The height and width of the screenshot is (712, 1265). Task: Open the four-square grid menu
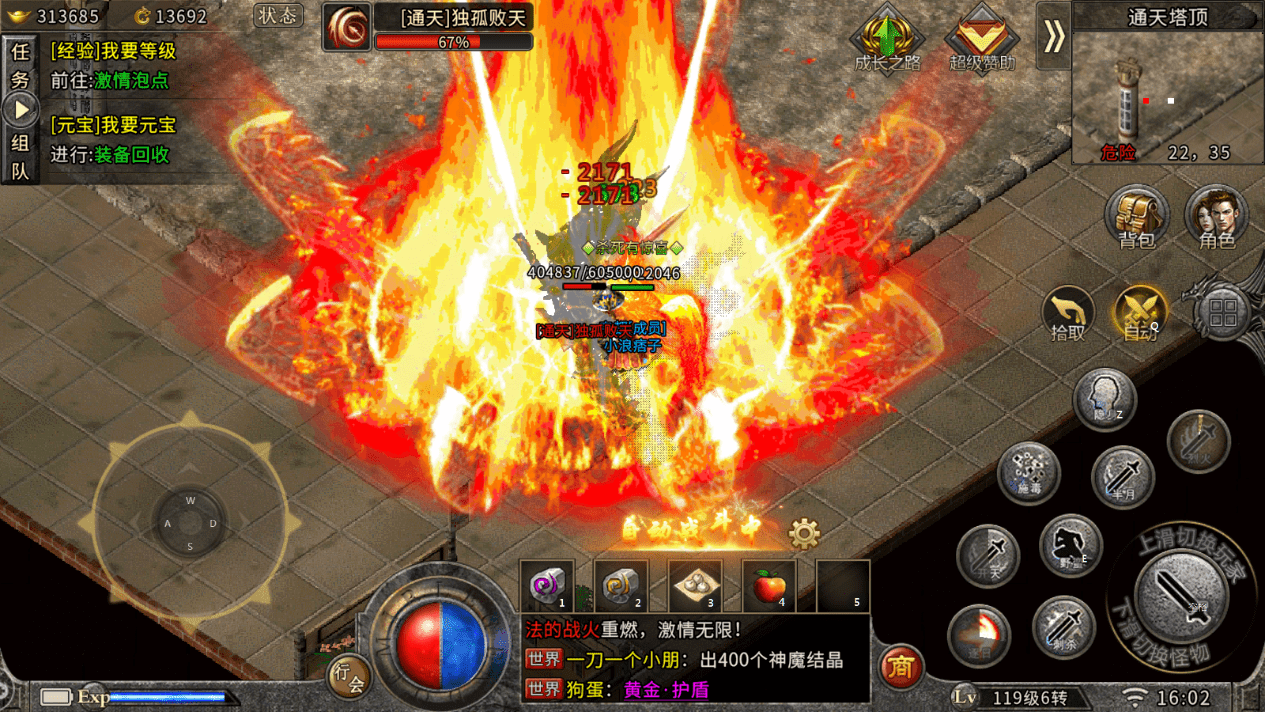point(1222,313)
